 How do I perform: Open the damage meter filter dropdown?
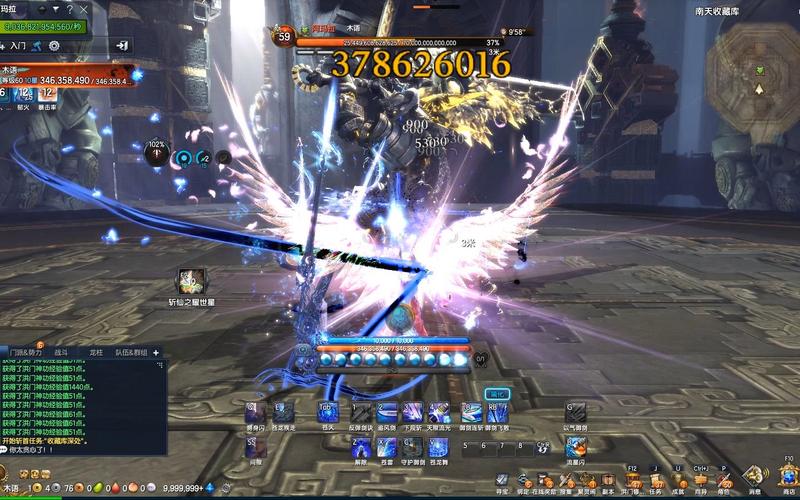(54, 10)
